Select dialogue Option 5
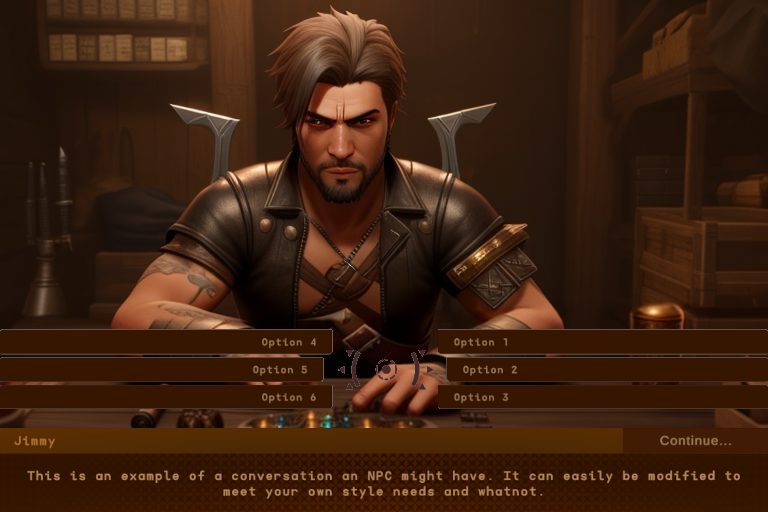Screen dimensions: 768x512 pos(161,369)
